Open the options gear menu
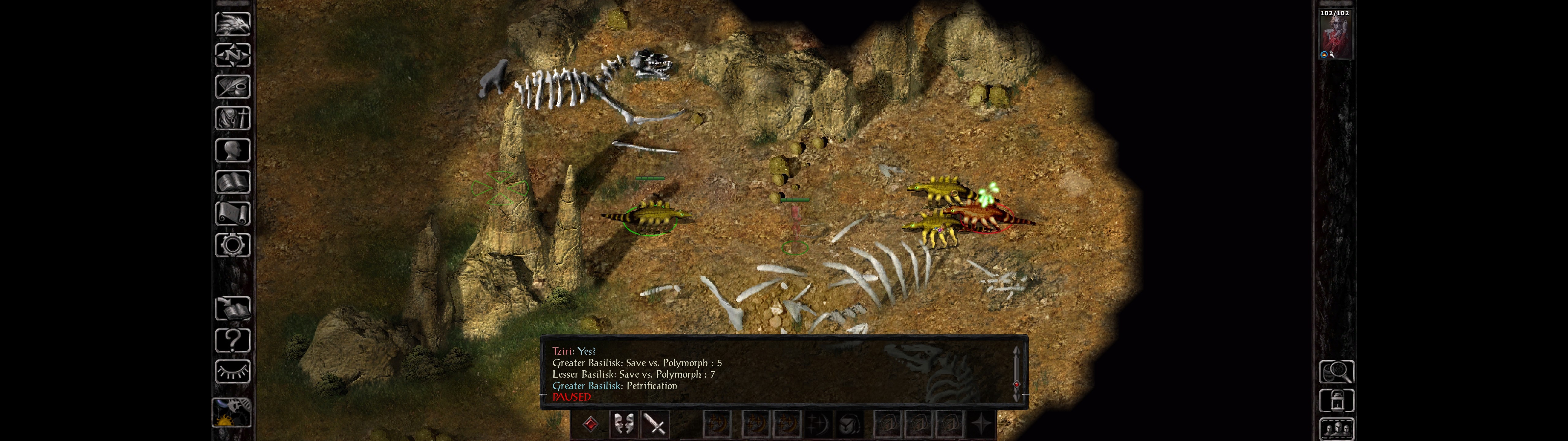The image size is (1568, 441). tap(232, 245)
